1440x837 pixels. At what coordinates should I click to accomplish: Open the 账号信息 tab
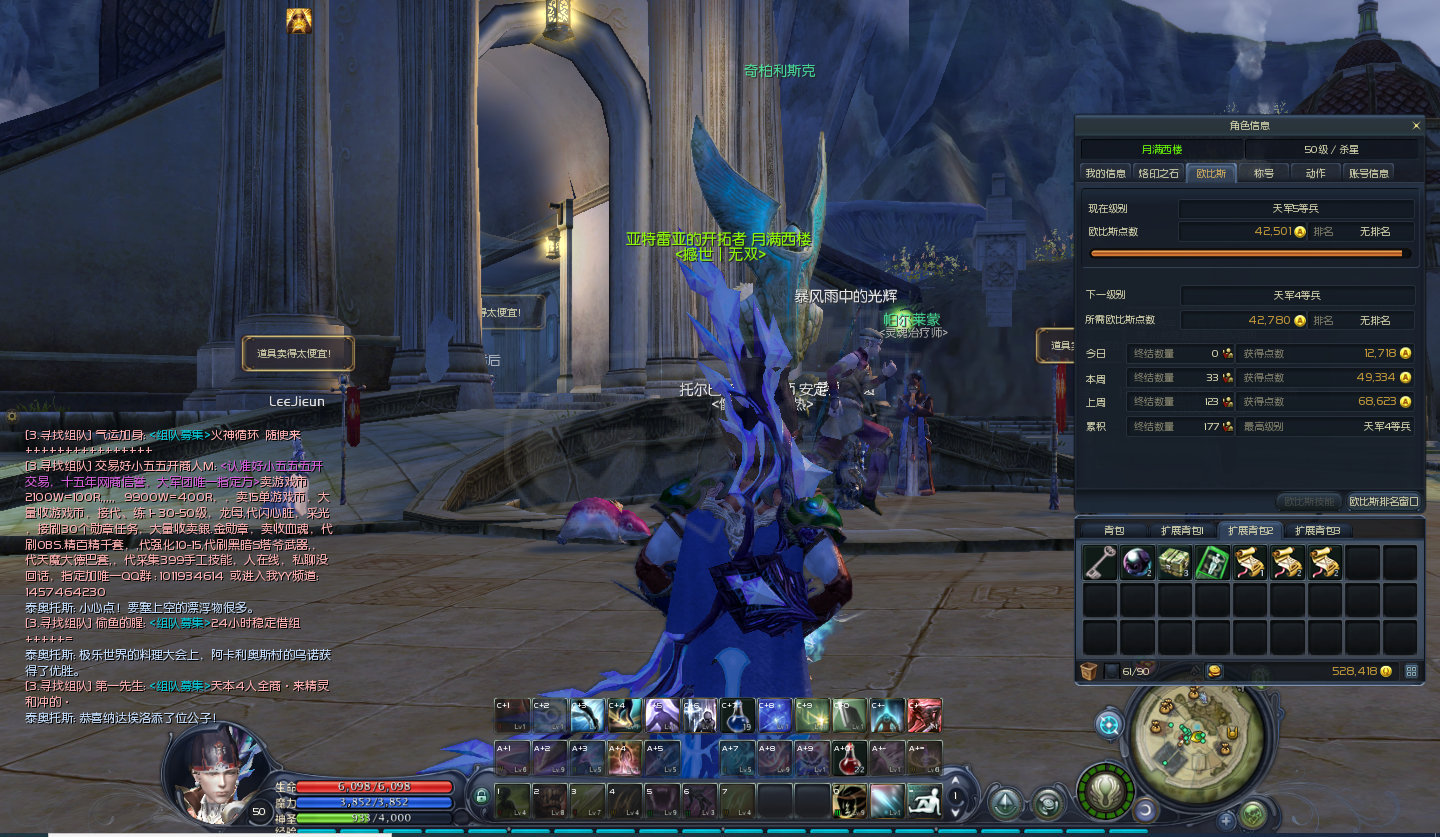[1368, 173]
